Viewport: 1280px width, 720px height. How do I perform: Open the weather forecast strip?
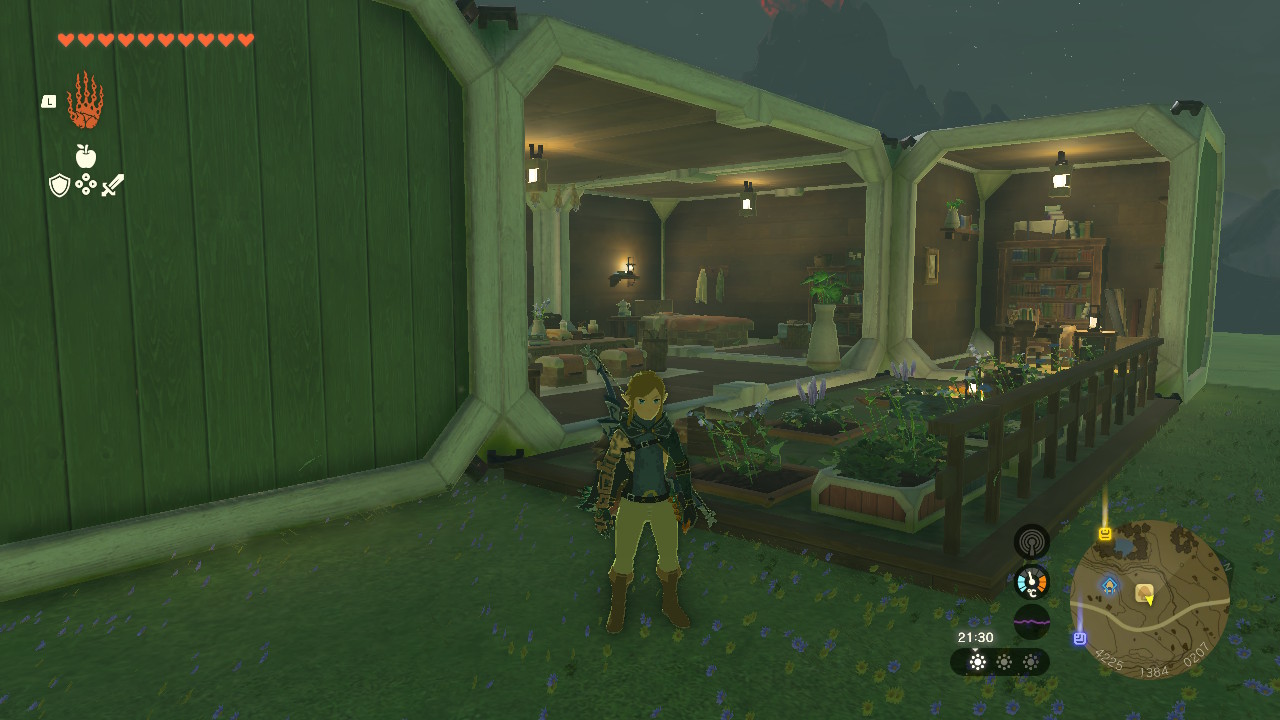pyautogui.click(x=1000, y=662)
